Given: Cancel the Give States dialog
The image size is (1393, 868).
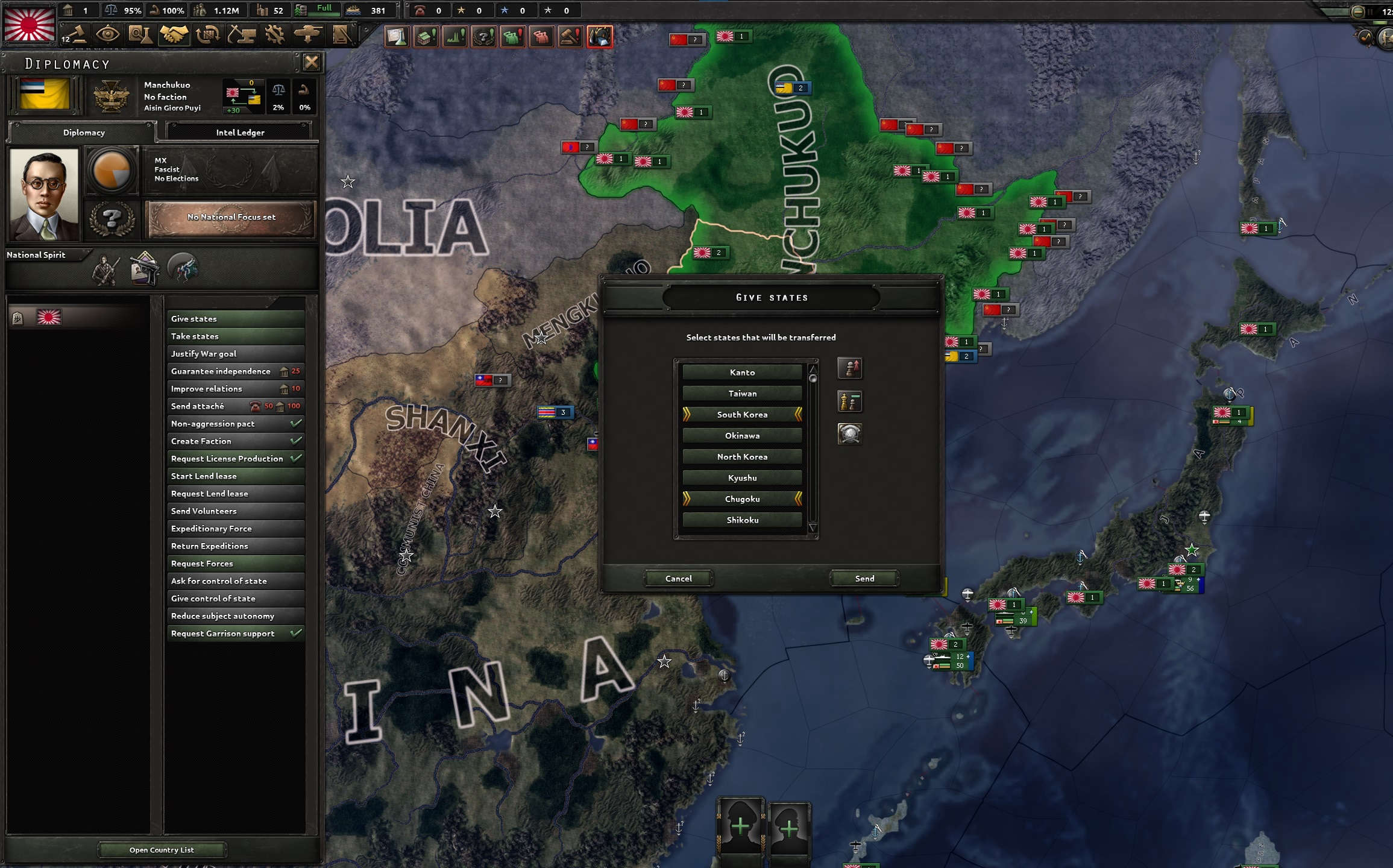Looking at the screenshot, I should (x=679, y=578).
